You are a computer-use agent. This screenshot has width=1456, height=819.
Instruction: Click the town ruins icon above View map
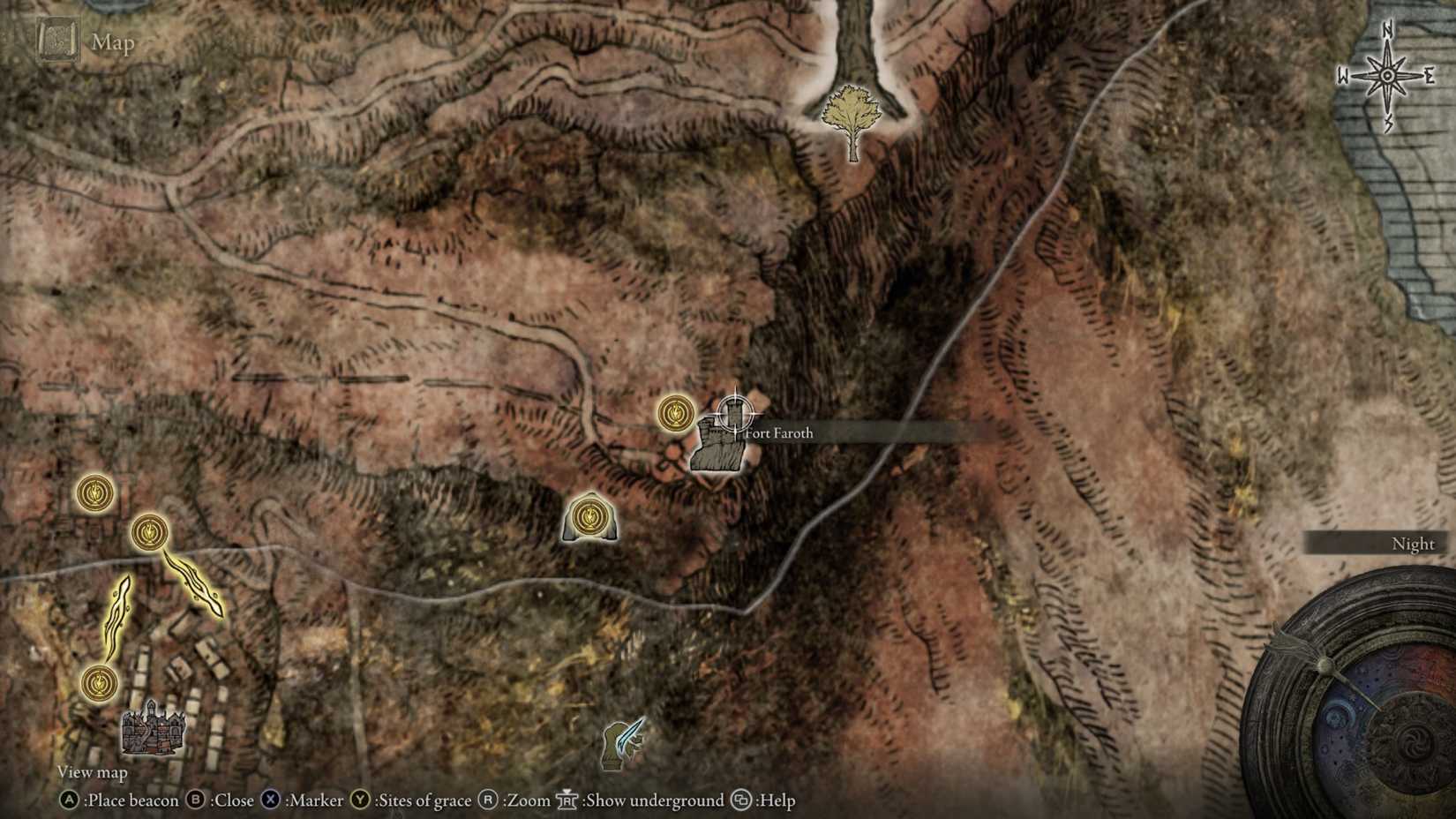152,731
